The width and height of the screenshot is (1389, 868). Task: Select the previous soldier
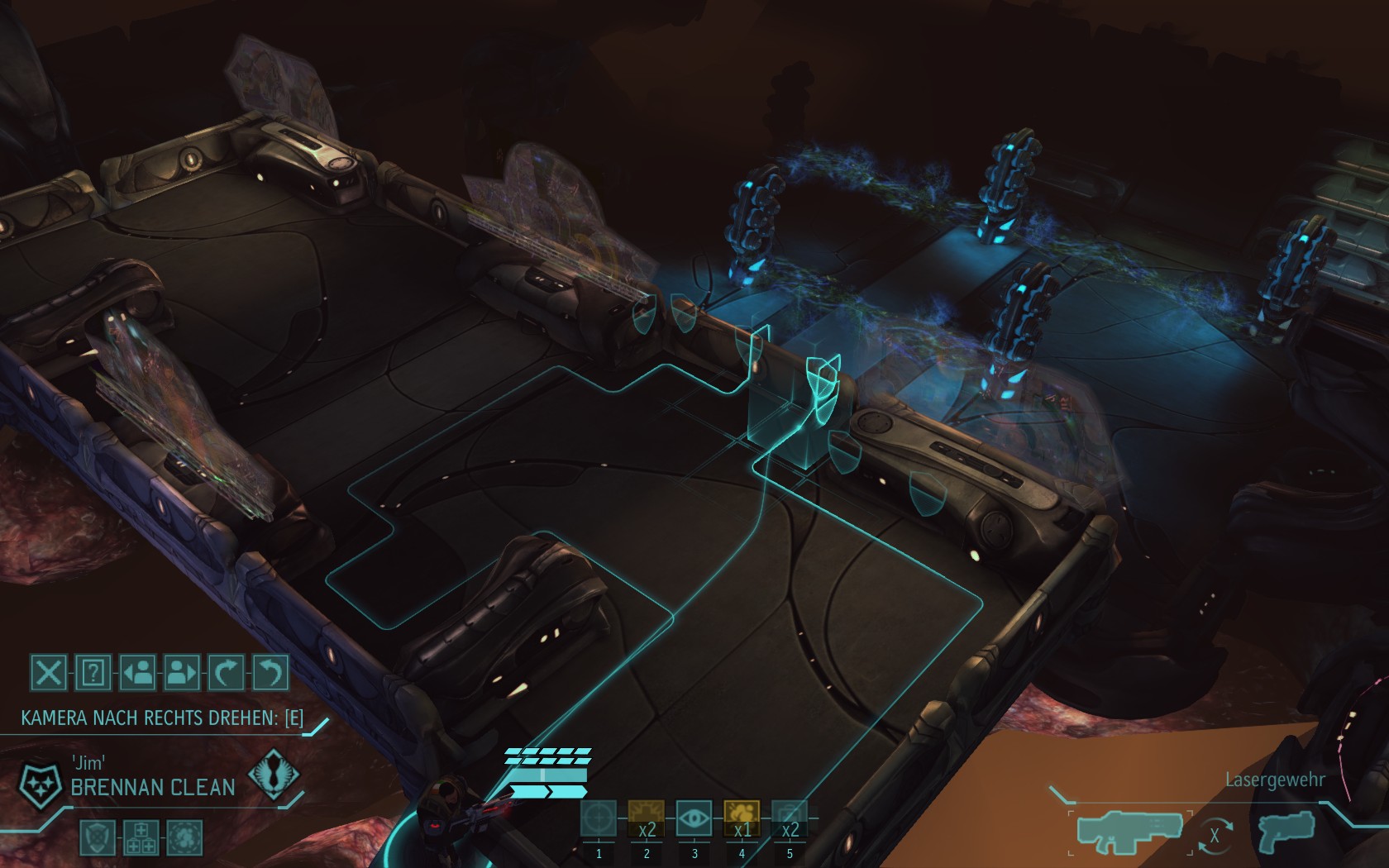pos(138,673)
